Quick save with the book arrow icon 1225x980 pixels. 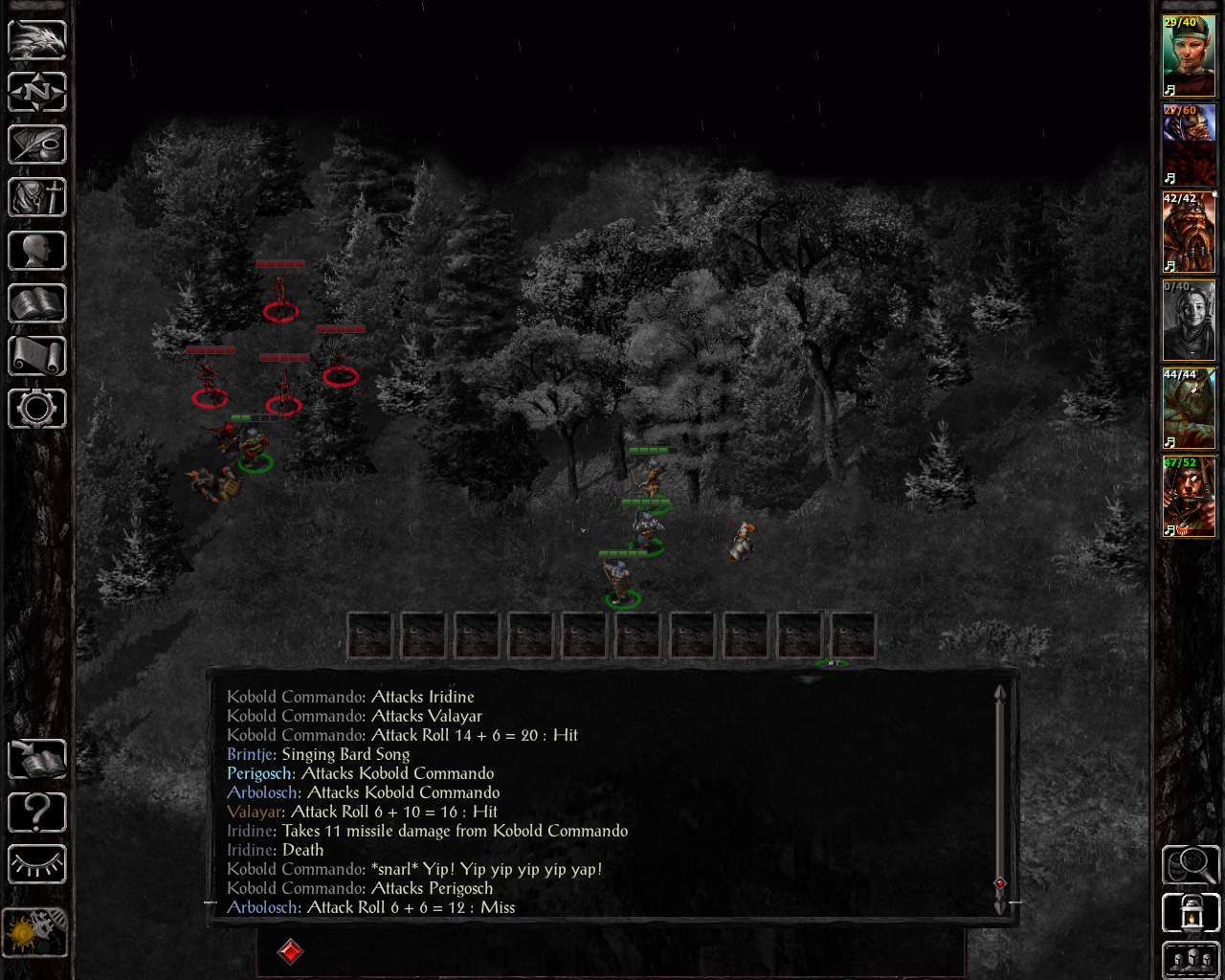point(37,760)
